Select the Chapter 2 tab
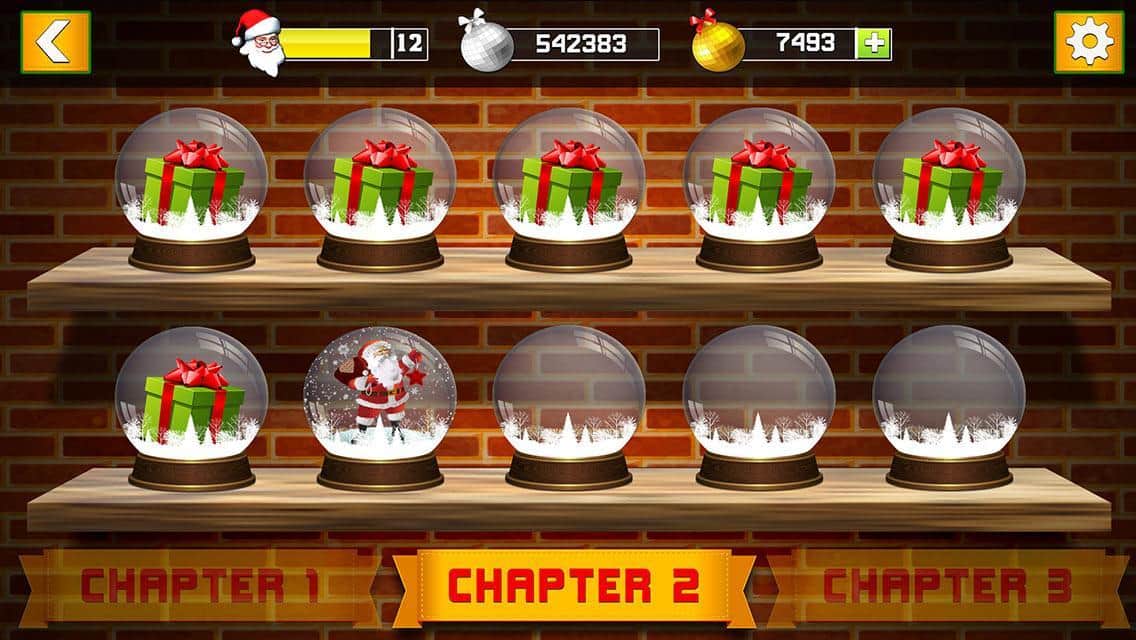Viewport: 1136px width, 640px height. (x=574, y=586)
